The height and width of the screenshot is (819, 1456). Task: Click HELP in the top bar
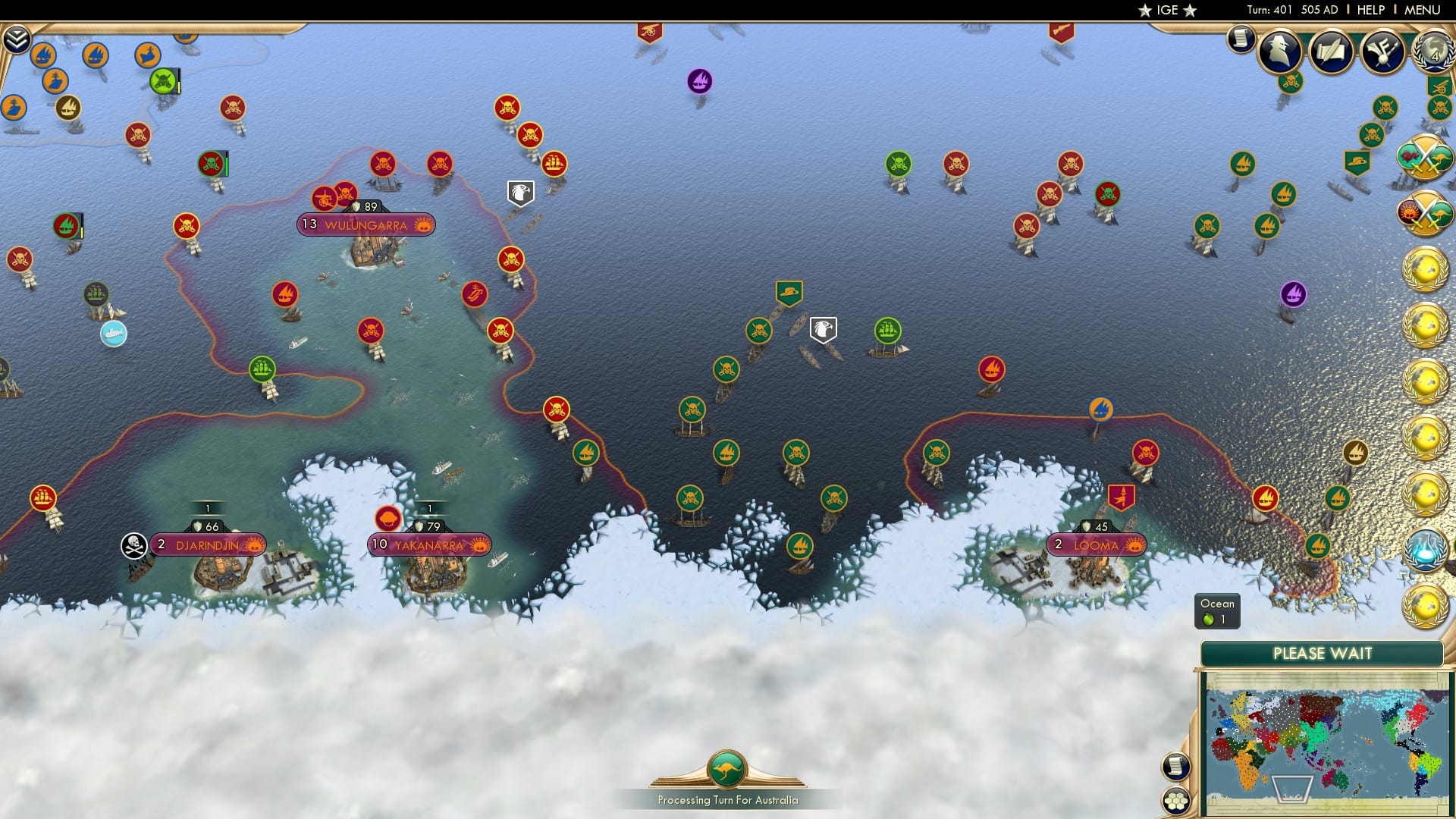[x=1371, y=10]
